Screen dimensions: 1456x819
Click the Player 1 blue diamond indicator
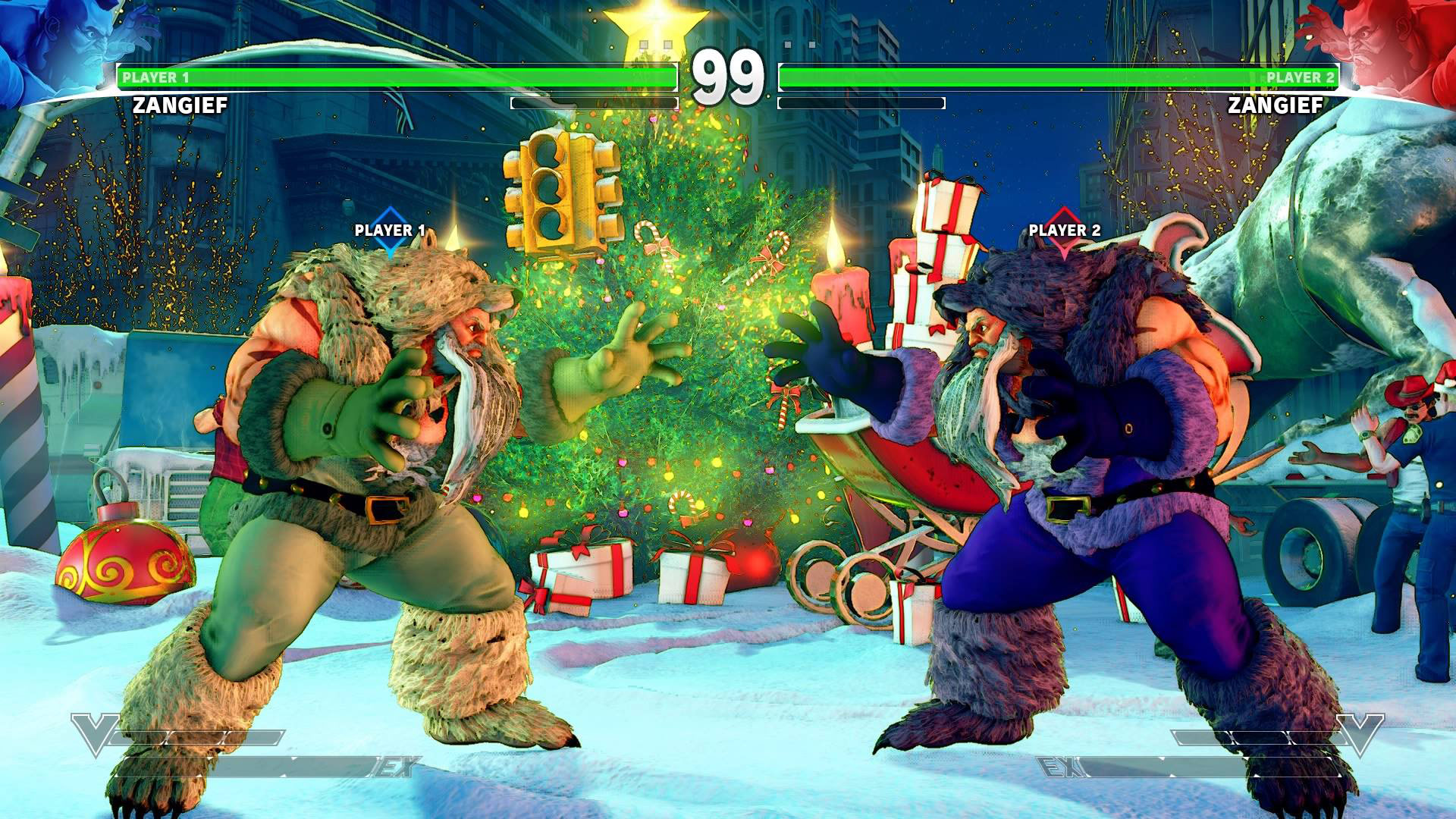(x=389, y=237)
